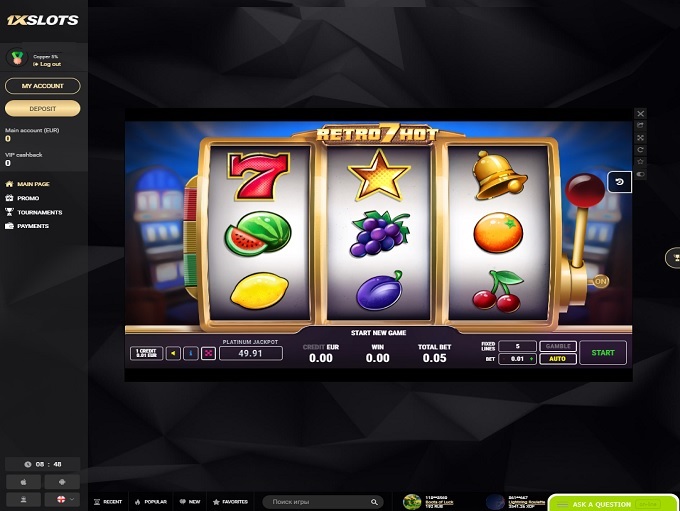Viewport: 680px width, 511px height.
Task: Click the DEPOSIT button
Action: [x=43, y=108]
